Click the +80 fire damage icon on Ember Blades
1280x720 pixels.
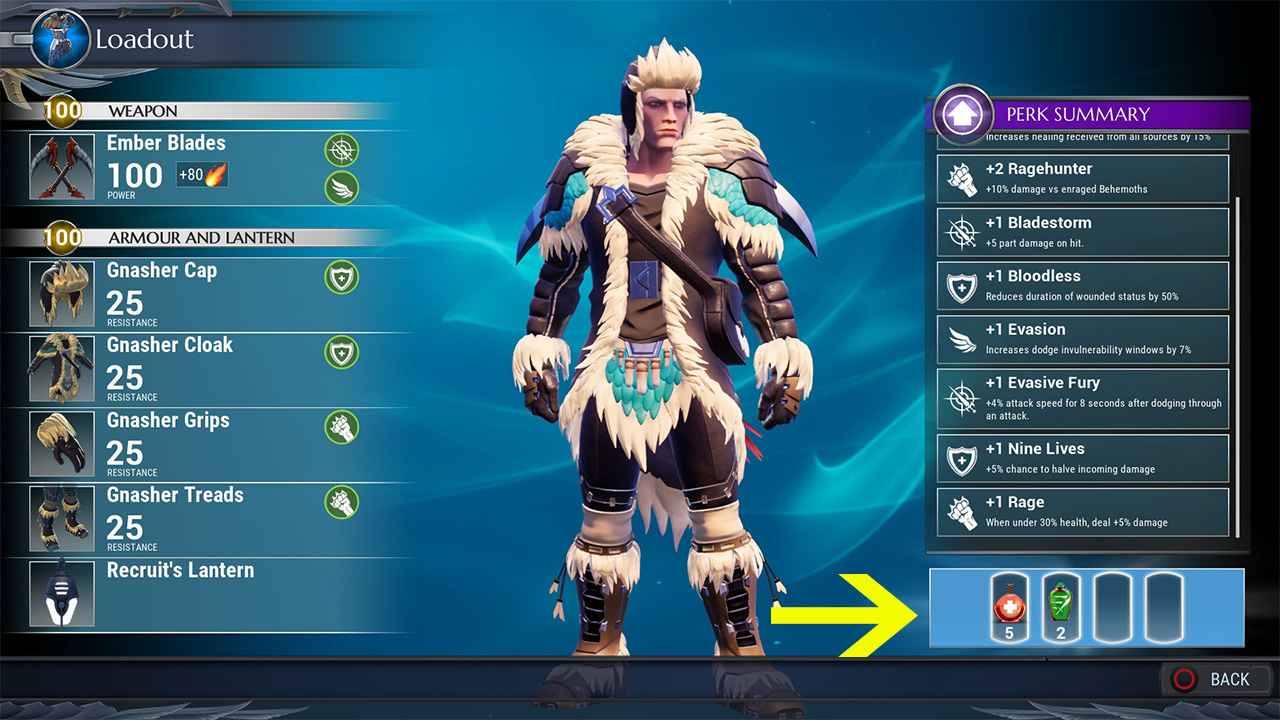pyautogui.click(x=203, y=173)
